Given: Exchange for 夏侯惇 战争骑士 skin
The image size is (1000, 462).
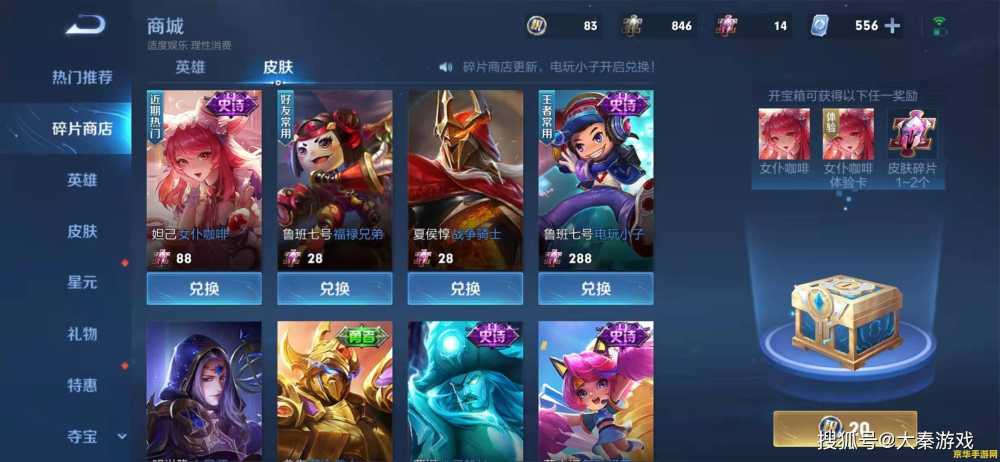Looking at the screenshot, I should pyautogui.click(x=465, y=288).
